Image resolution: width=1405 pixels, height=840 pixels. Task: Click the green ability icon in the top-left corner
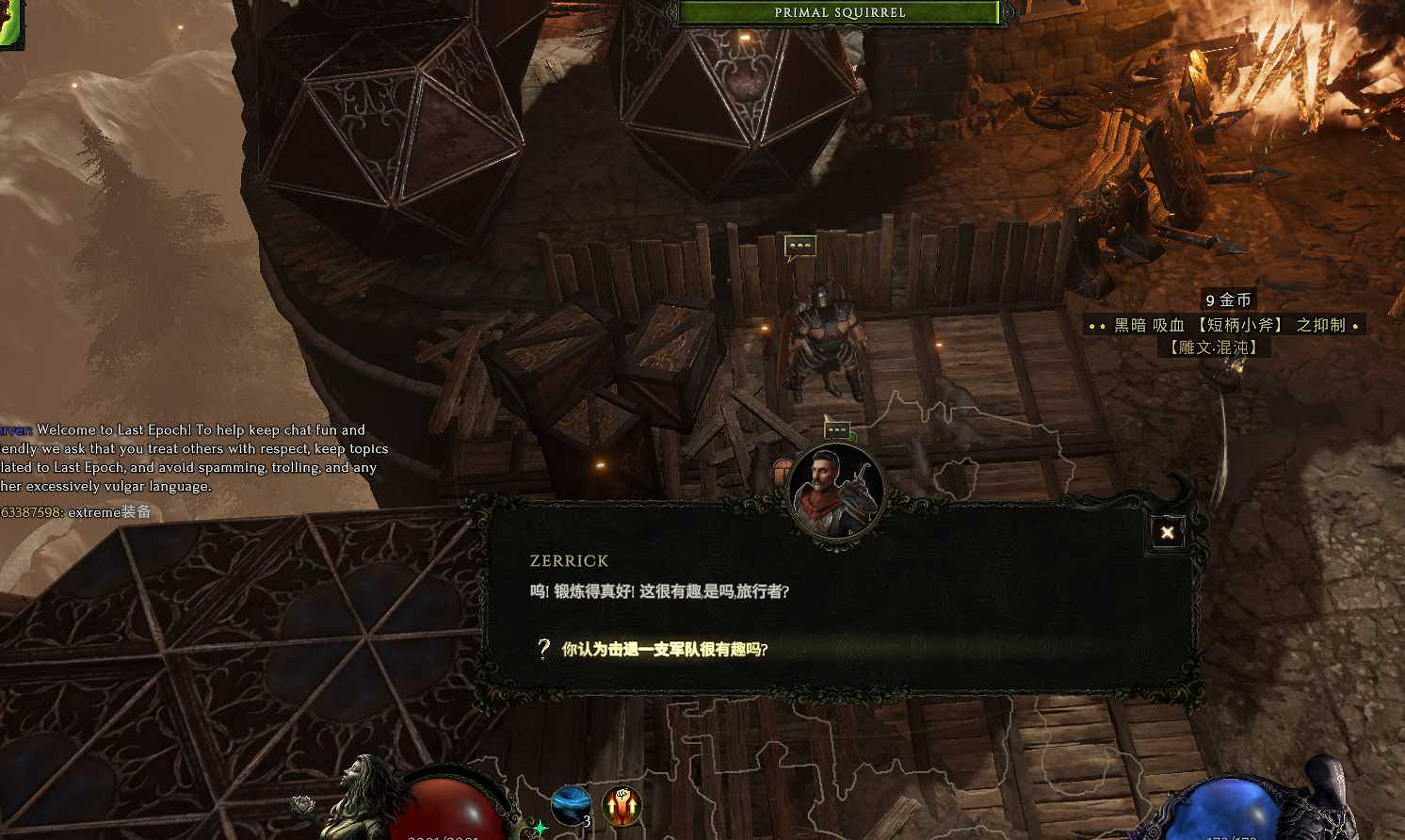coord(9,19)
